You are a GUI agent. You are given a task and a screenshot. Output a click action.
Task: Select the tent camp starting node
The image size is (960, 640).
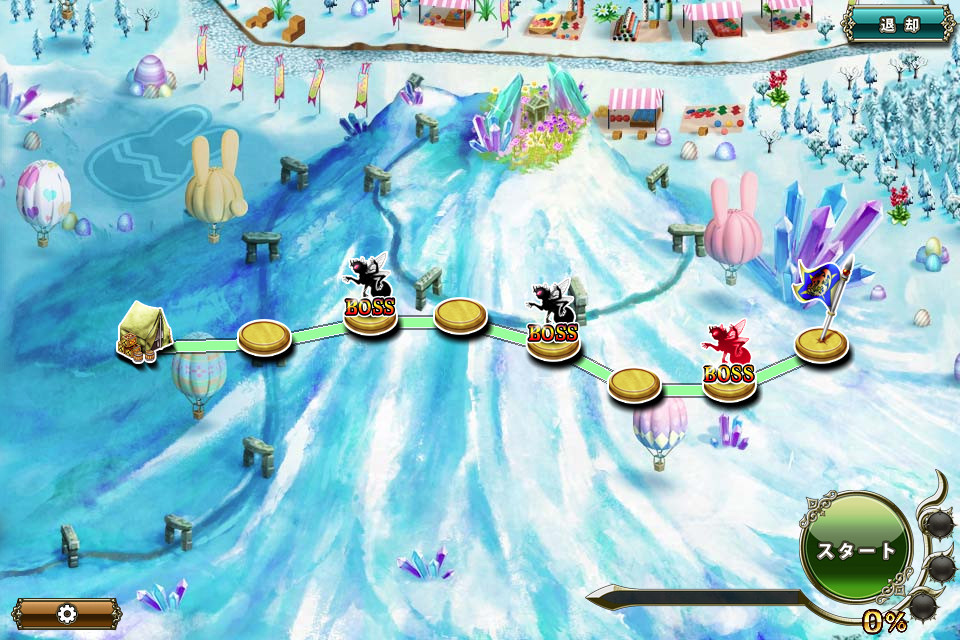144,333
